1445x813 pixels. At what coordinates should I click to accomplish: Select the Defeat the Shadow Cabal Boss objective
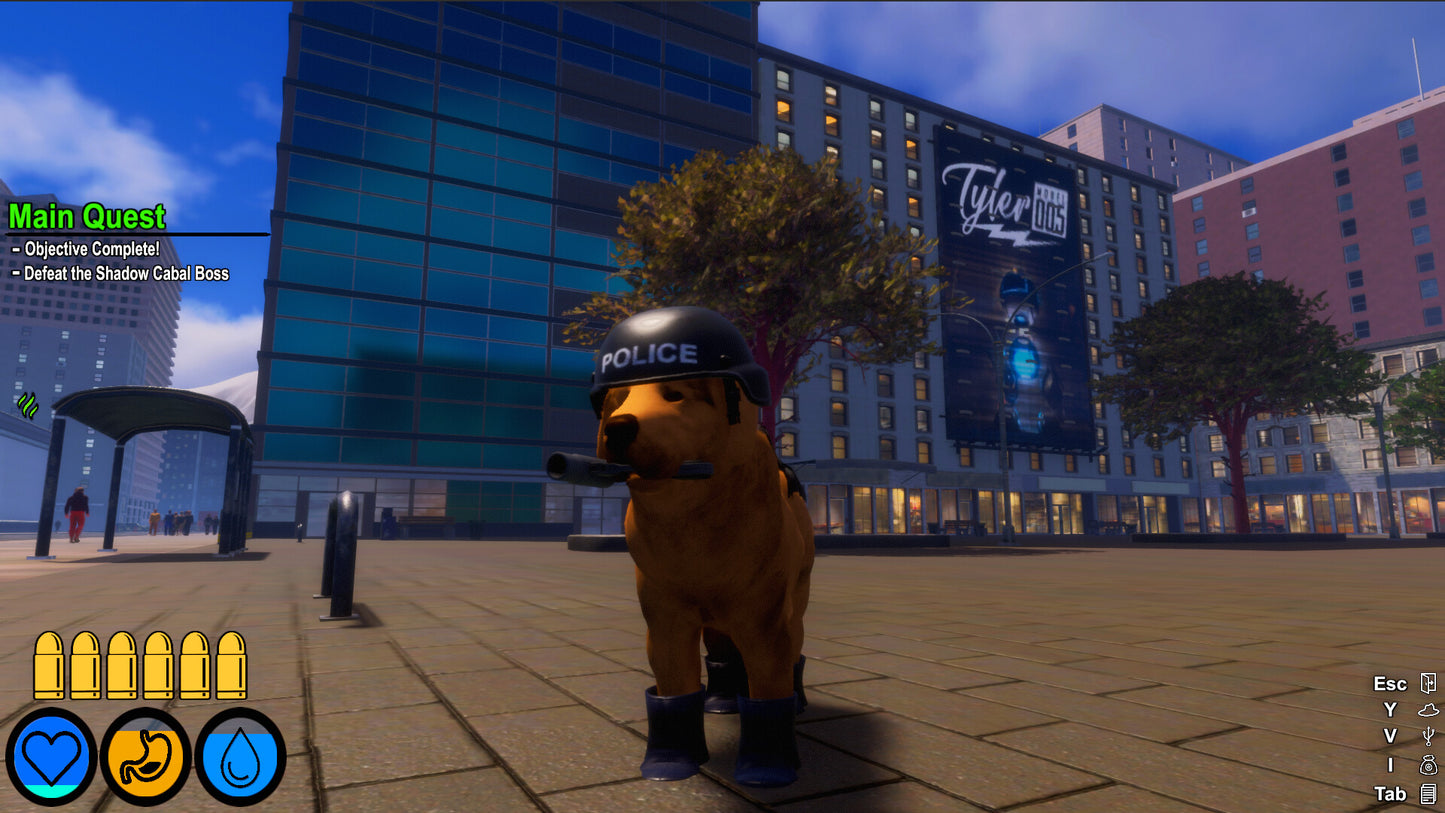[x=126, y=273]
